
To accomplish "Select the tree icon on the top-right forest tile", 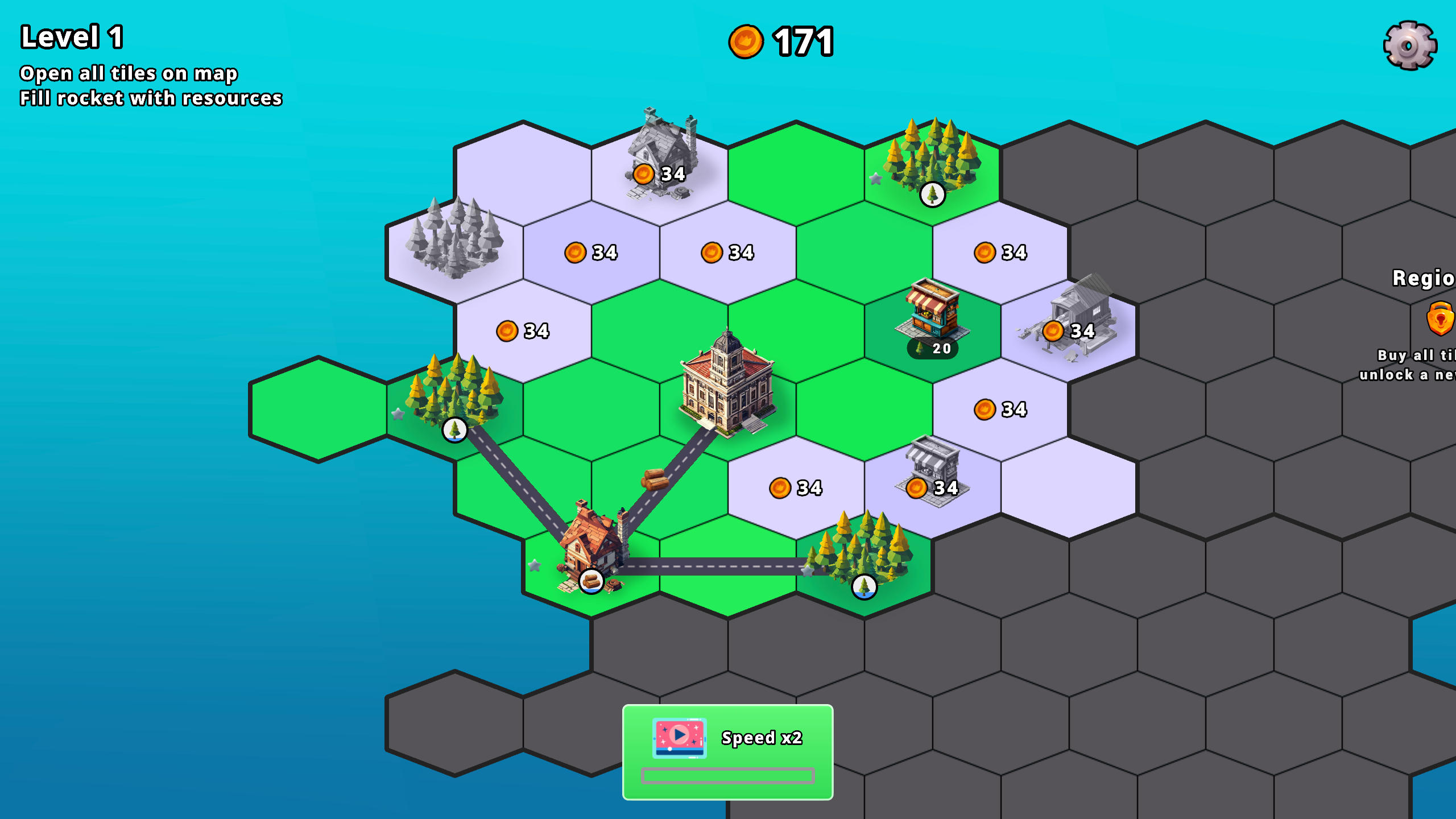I will 931,195.
